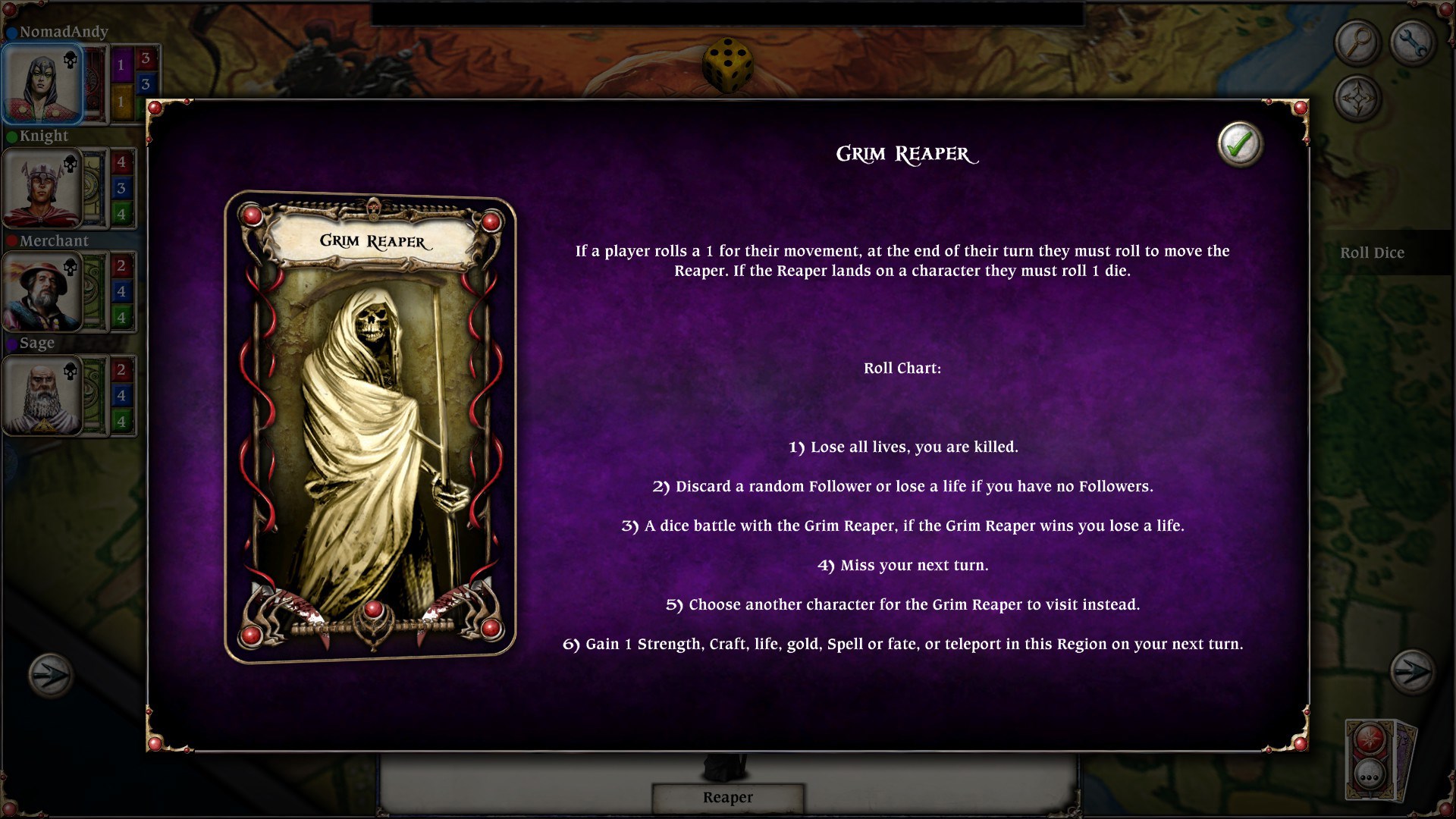Image resolution: width=1456 pixels, height=819 pixels.
Task: Confirm with the green checkmark button
Action: (x=1241, y=145)
